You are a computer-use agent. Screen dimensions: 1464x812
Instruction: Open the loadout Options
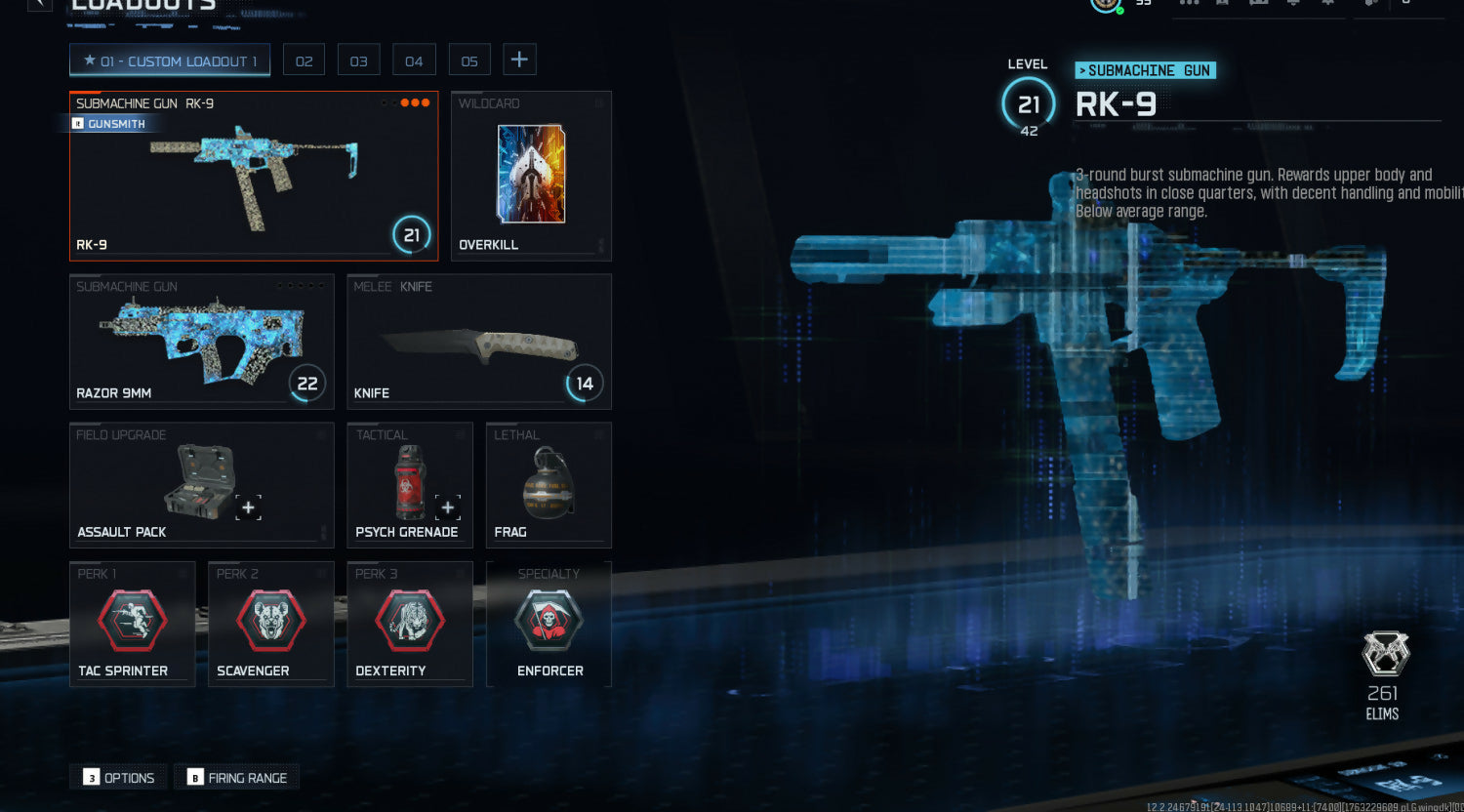119,778
